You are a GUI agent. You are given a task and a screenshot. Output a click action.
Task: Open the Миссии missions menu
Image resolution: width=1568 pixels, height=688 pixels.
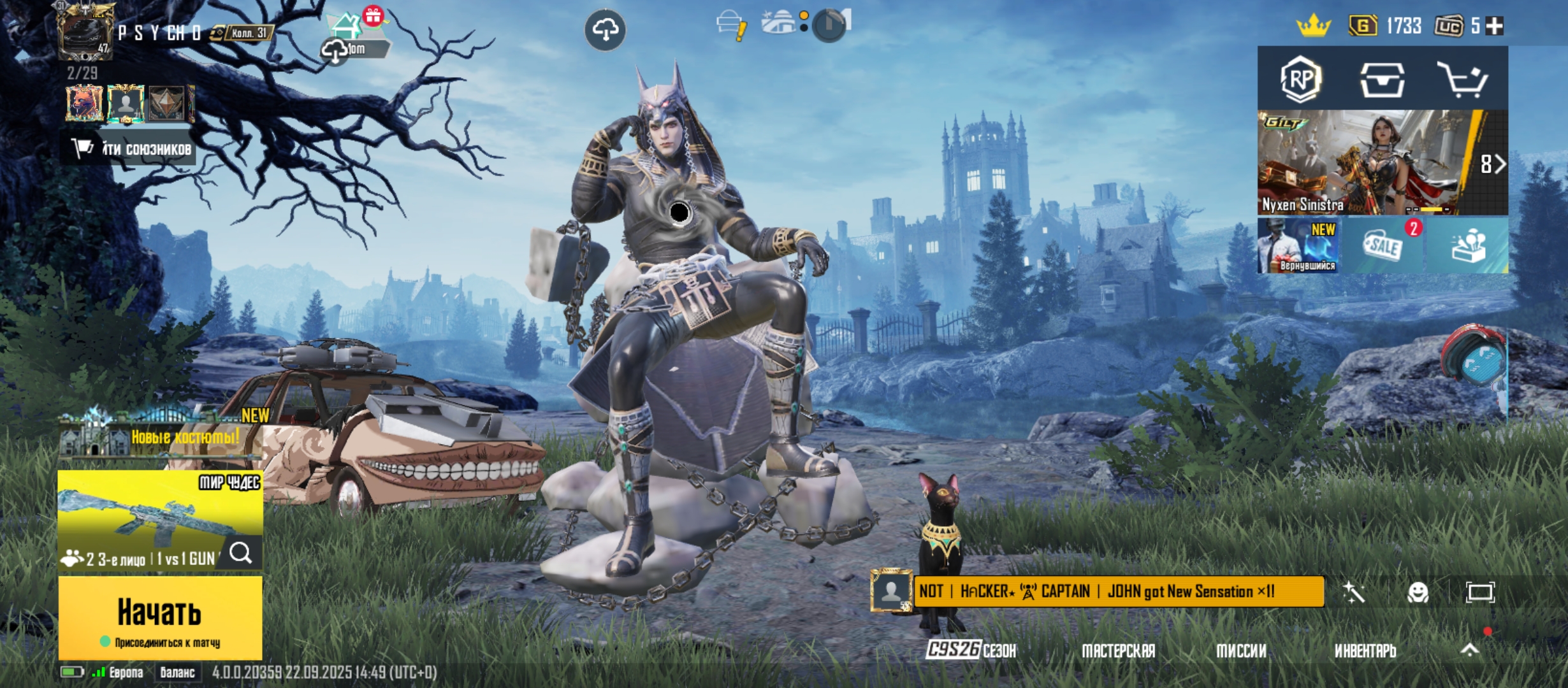[x=1241, y=650]
